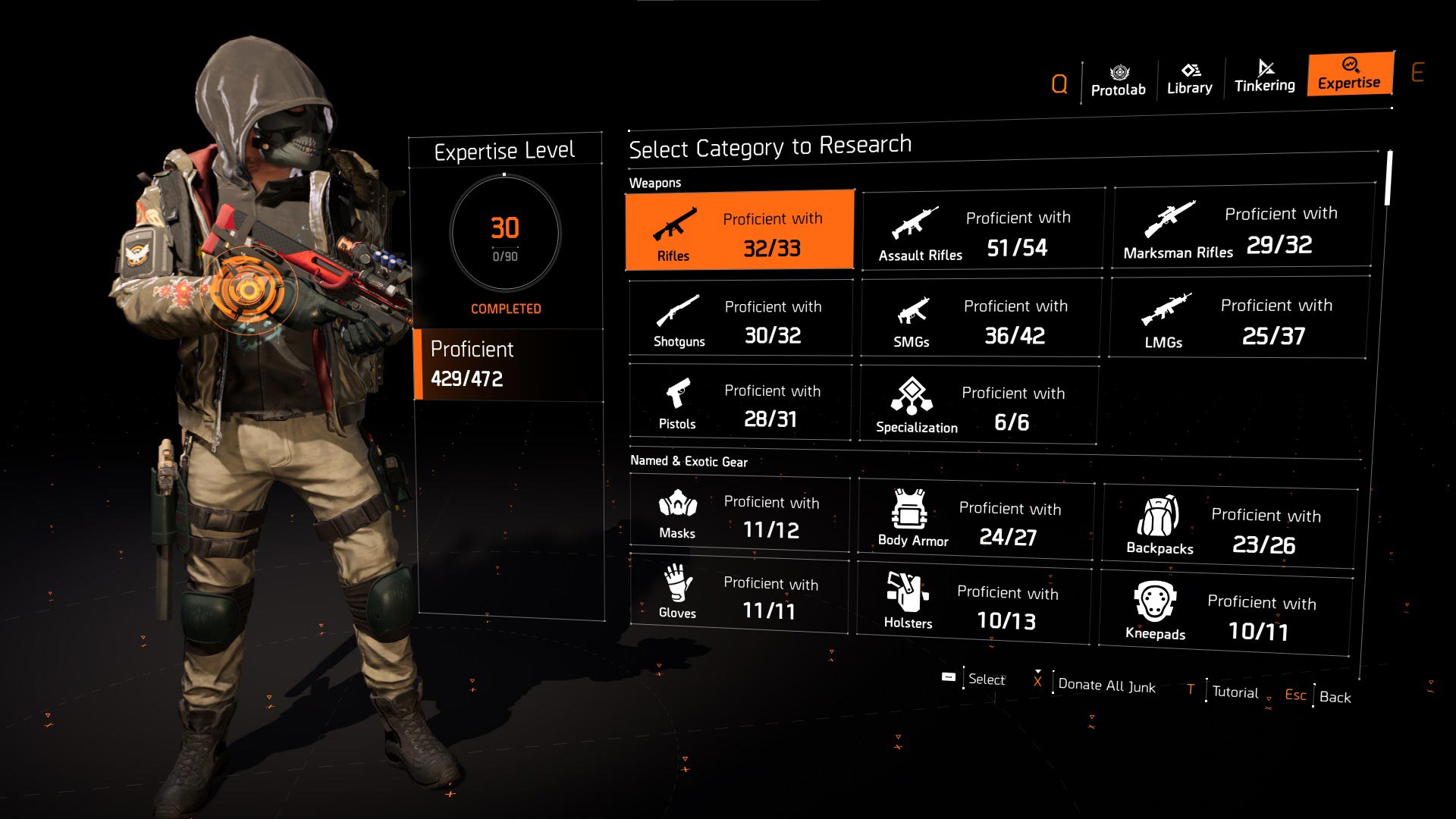Open the Masks gear category
This screenshot has height=819, width=1456.
[x=739, y=515]
